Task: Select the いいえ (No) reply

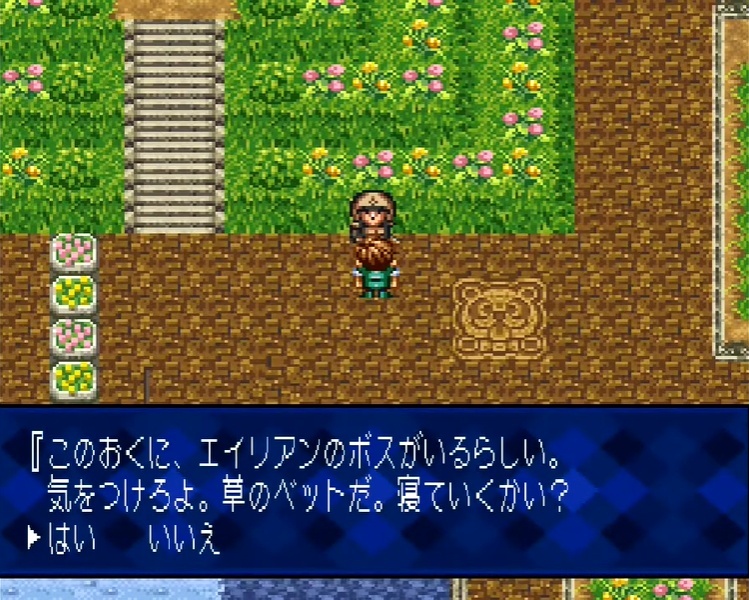Action: point(183,540)
